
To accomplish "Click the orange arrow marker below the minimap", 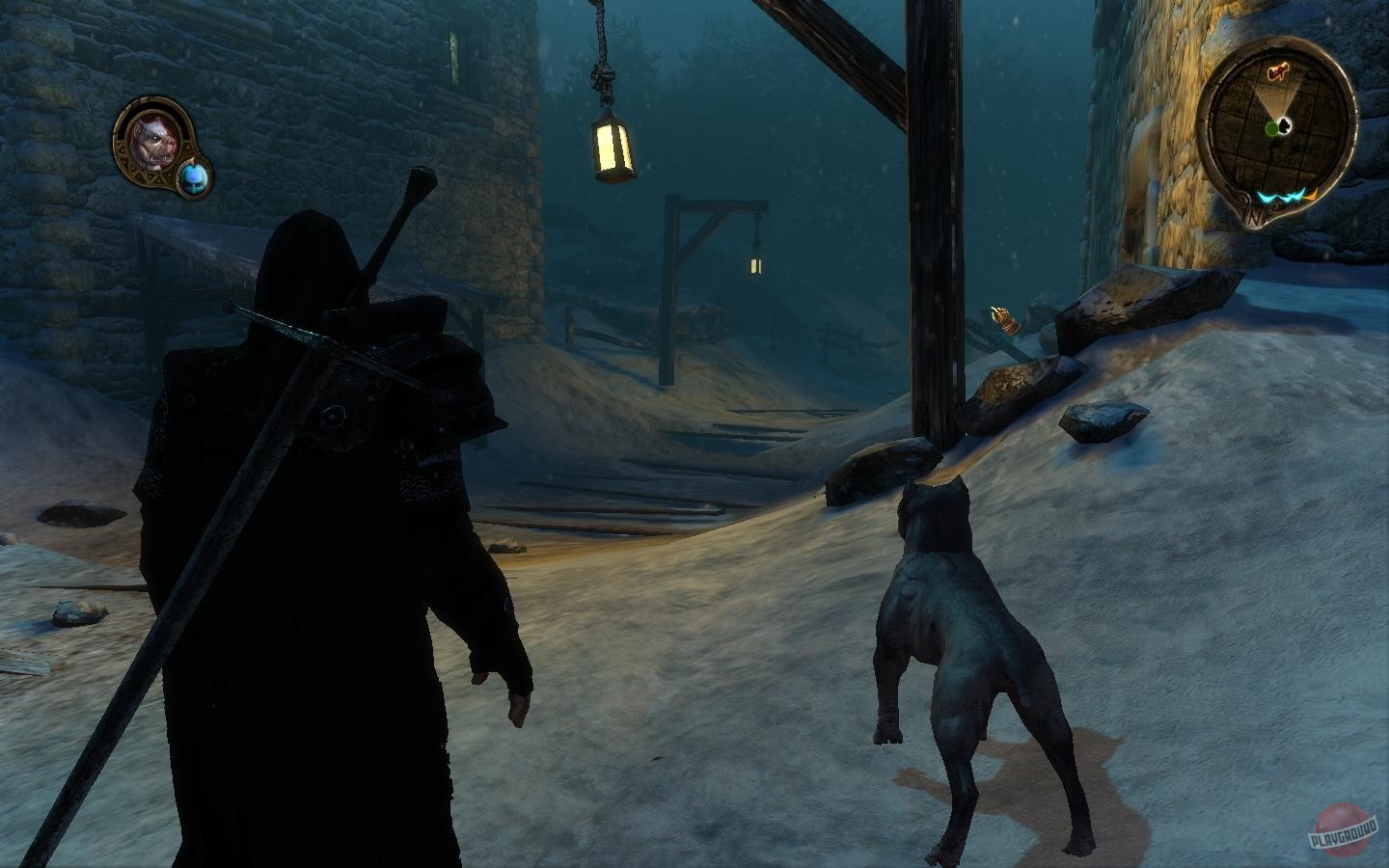I will 1312,195.
